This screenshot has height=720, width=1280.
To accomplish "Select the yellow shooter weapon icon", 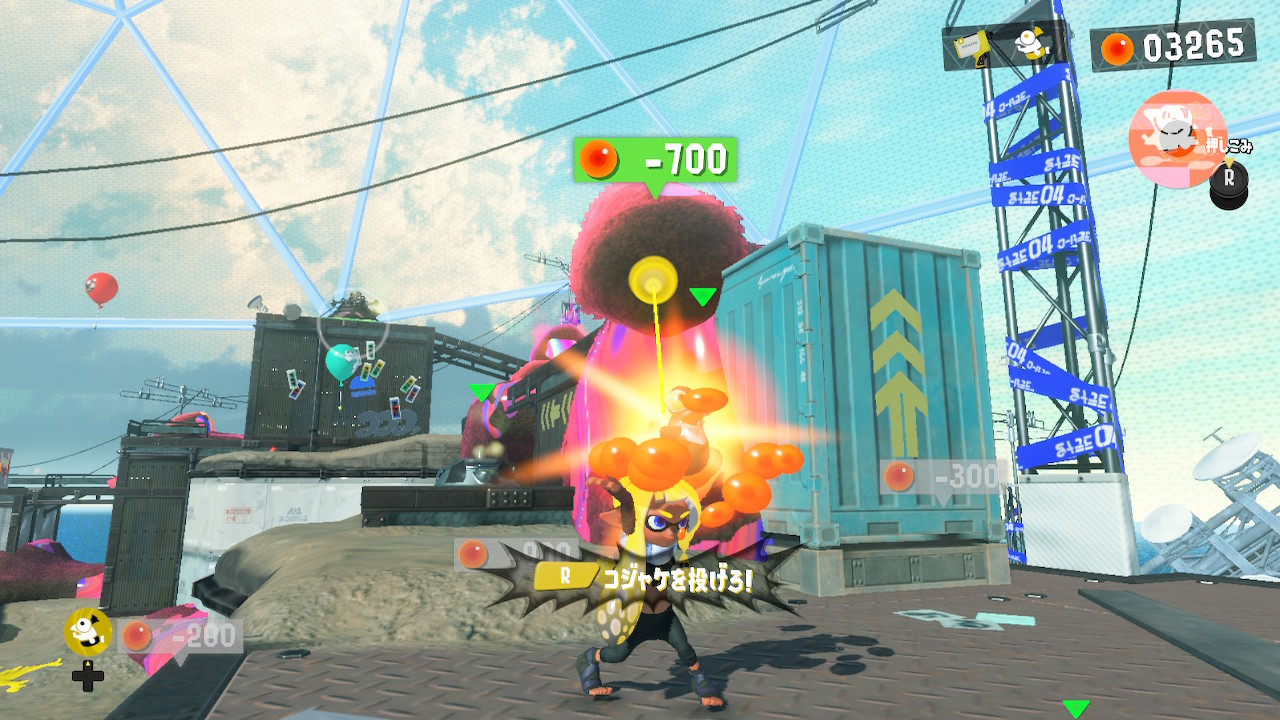I will pyautogui.click(x=968, y=44).
